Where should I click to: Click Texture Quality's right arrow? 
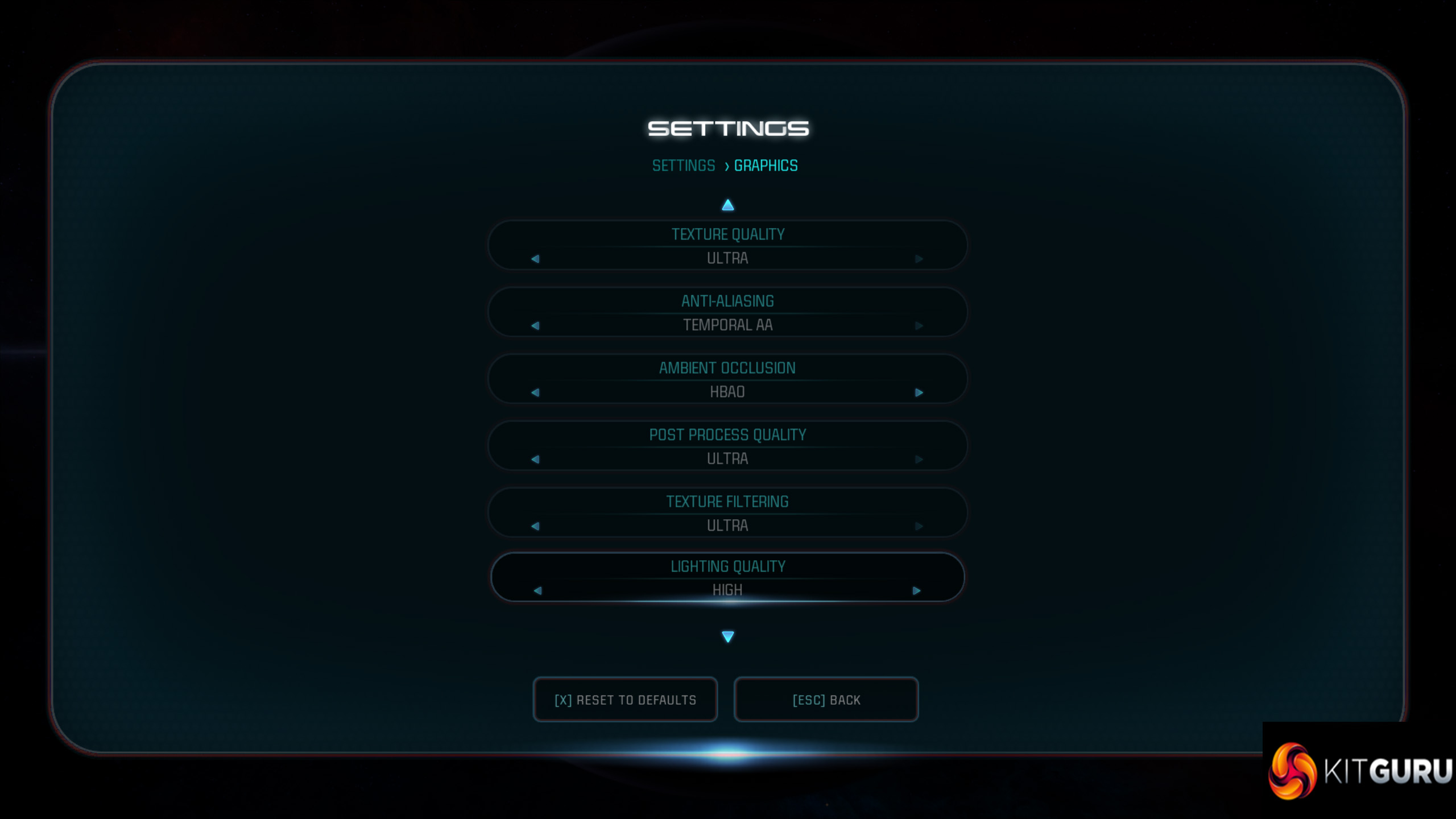click(919, 259)
